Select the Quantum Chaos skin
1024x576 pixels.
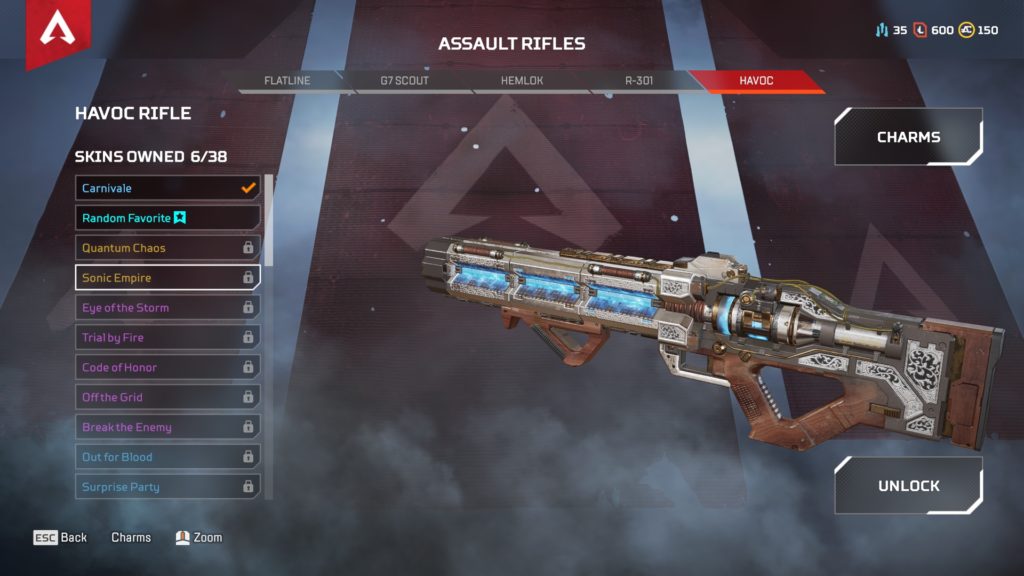(167, 248)
